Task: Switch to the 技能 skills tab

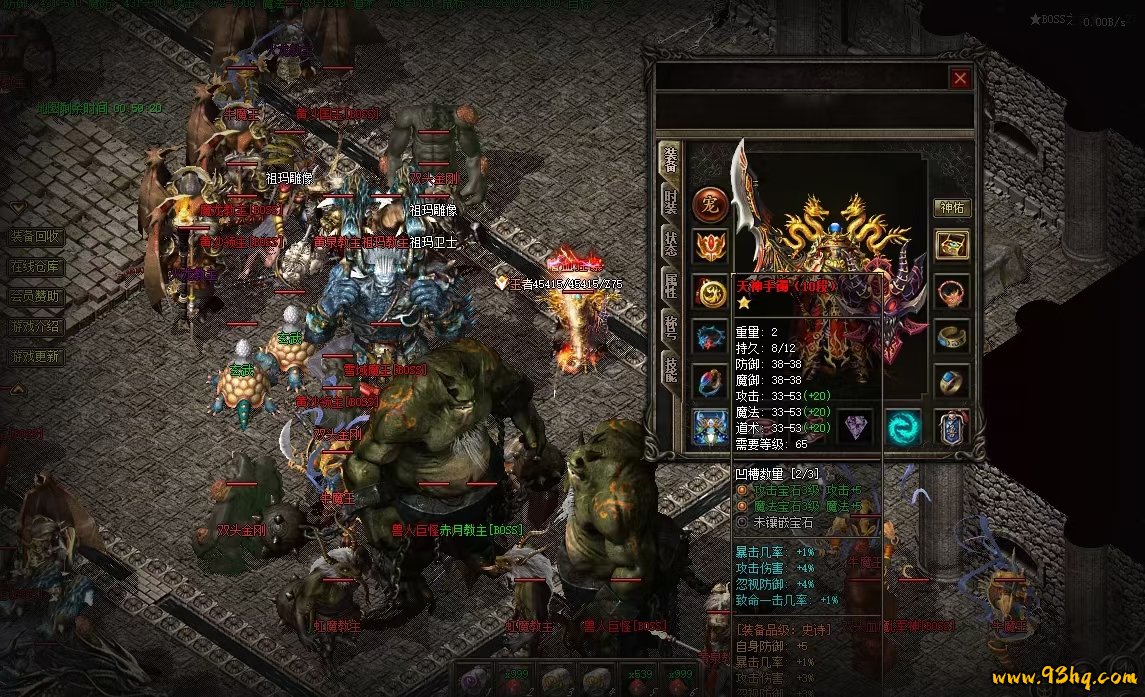Action: click(x=671, y=371)
